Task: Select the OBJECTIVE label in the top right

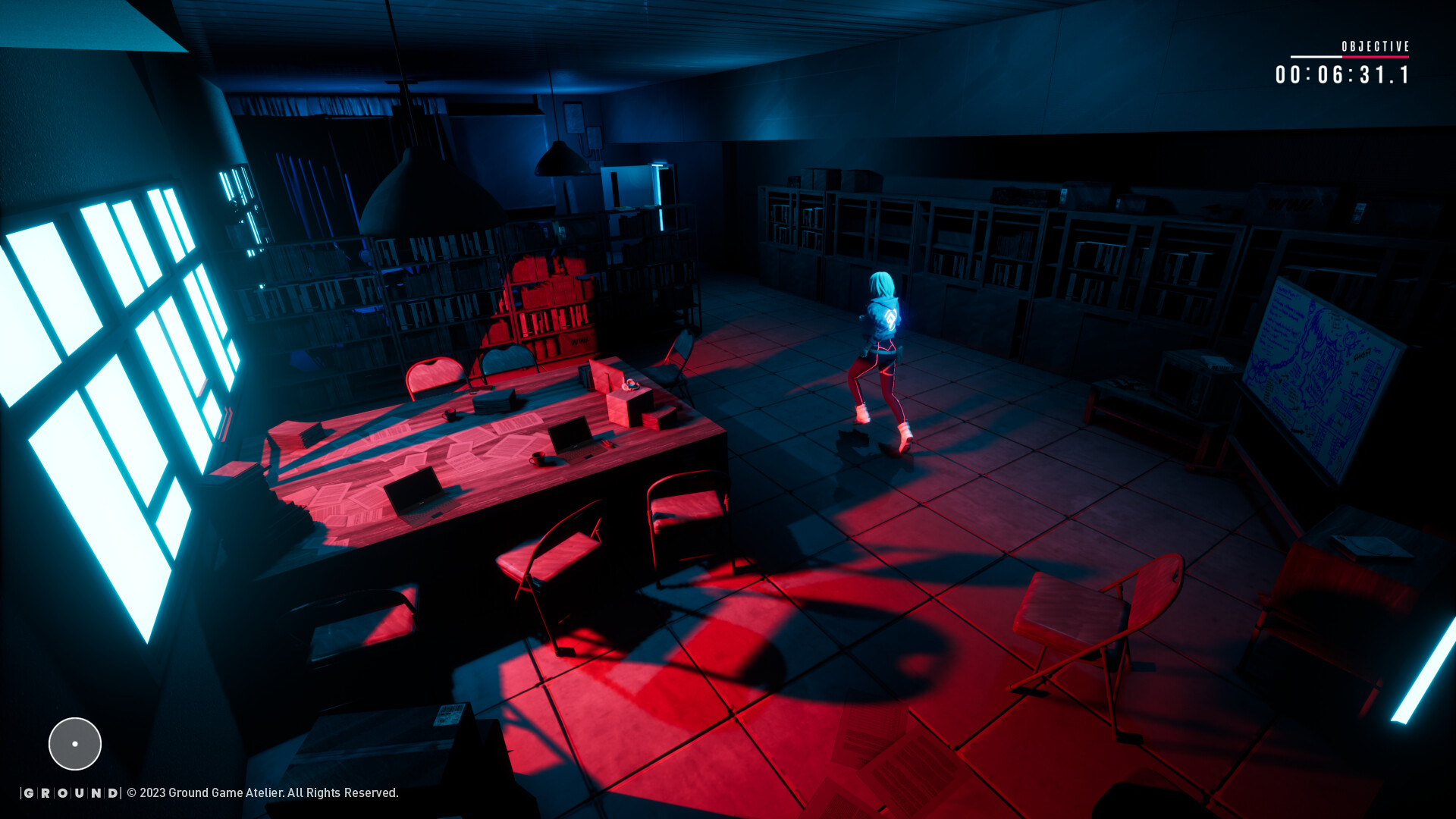Action: 1375,45
